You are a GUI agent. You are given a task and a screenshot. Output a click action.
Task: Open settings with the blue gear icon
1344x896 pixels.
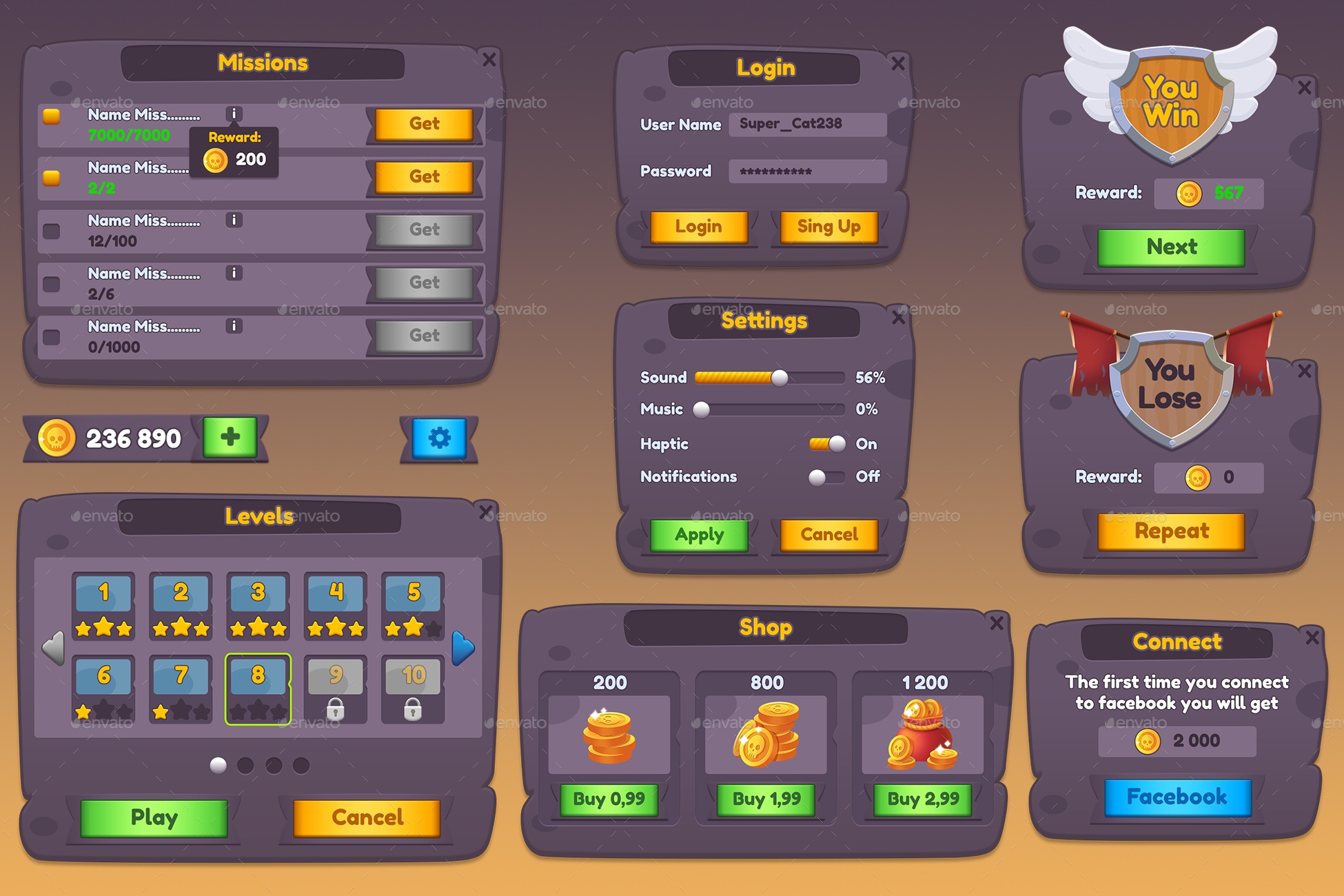439,437
